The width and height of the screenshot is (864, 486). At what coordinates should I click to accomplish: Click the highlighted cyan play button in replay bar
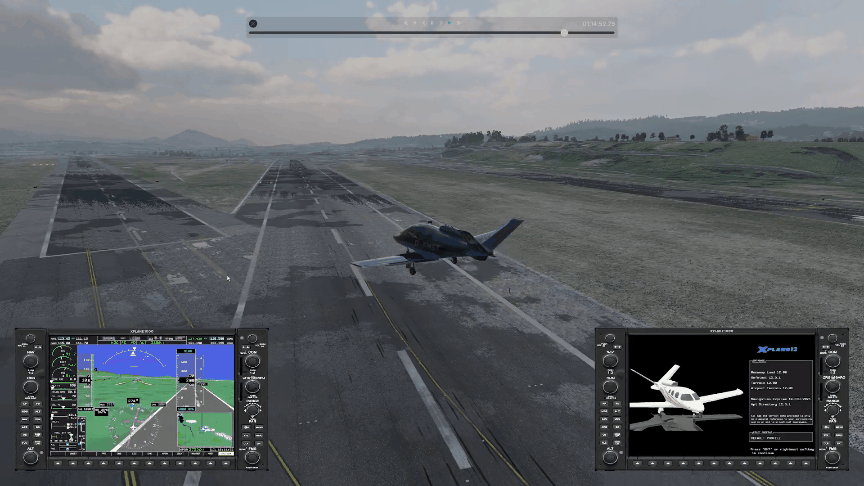450,22
